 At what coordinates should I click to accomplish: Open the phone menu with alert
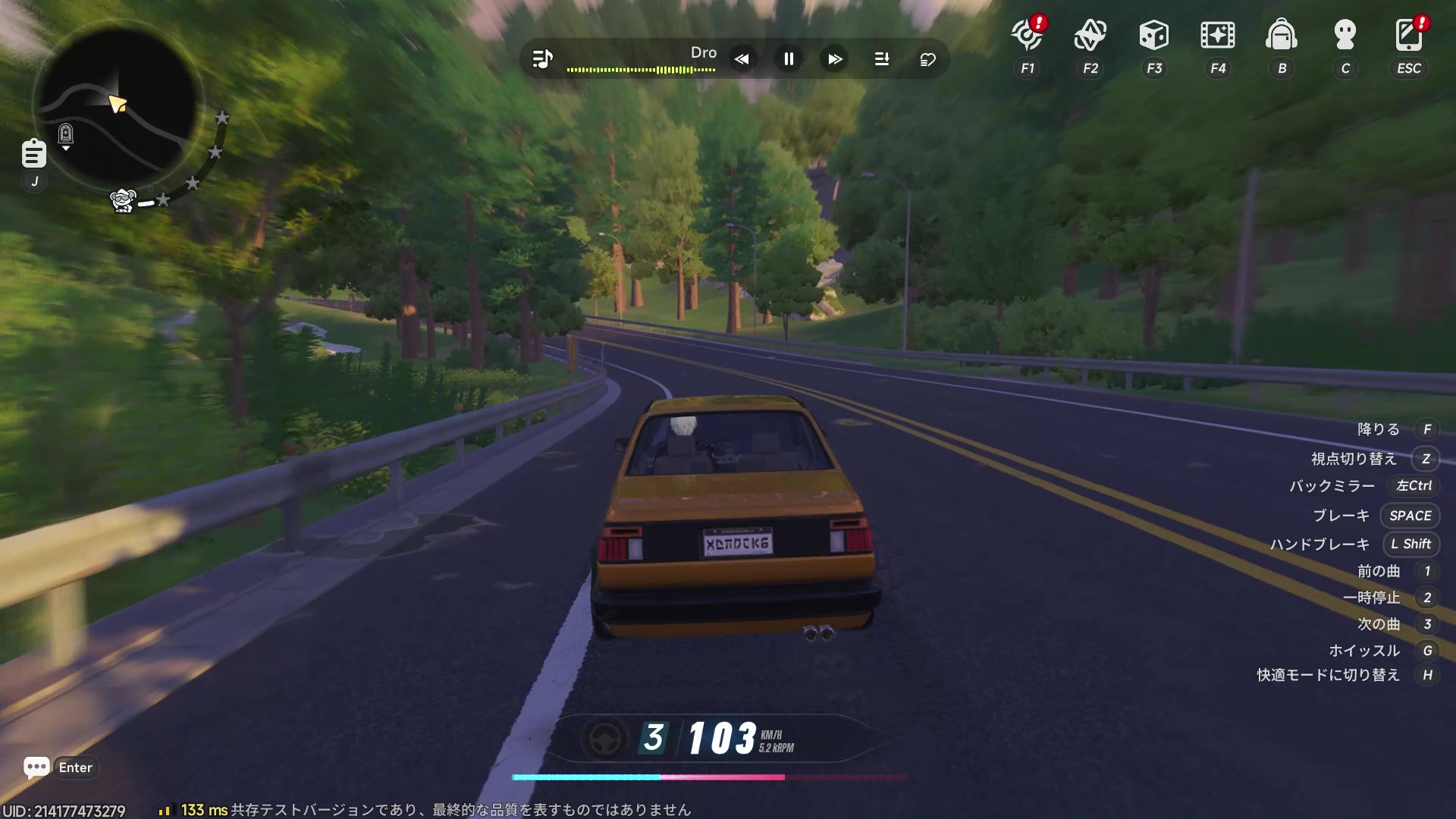tap(1409, 36)
